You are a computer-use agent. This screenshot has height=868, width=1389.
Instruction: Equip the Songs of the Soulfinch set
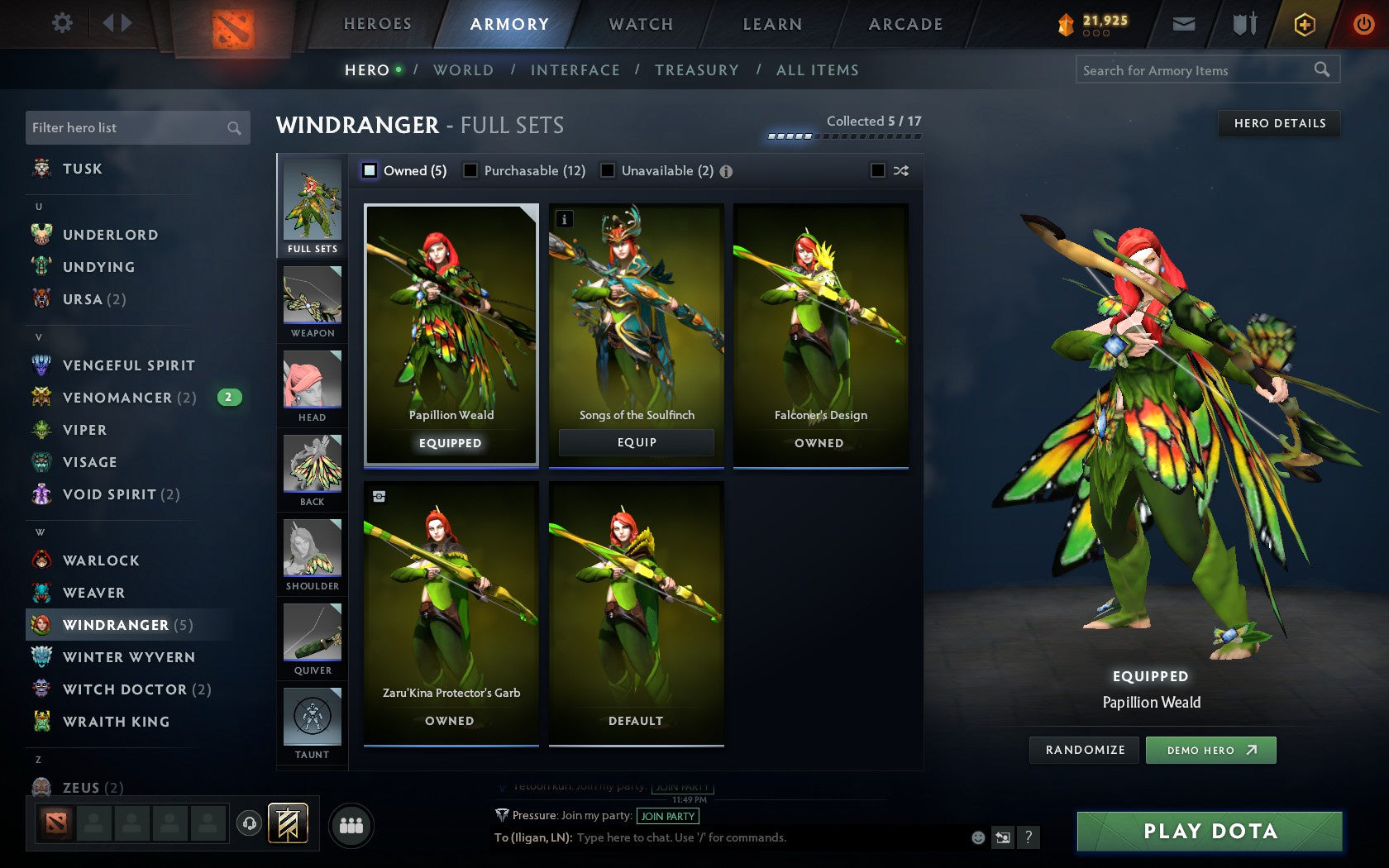635,442
